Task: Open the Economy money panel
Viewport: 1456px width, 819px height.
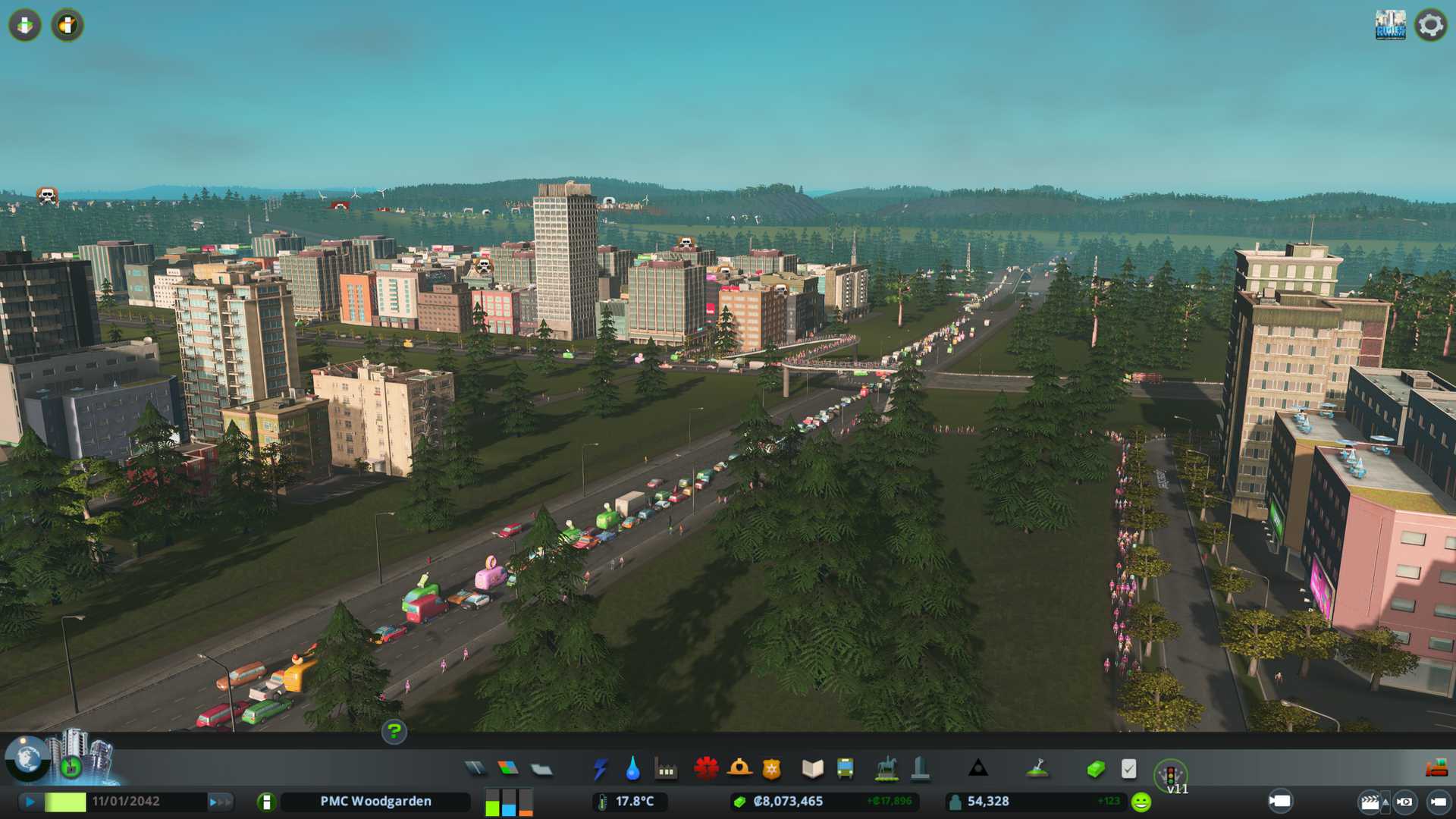Action: coord(1096,769)
